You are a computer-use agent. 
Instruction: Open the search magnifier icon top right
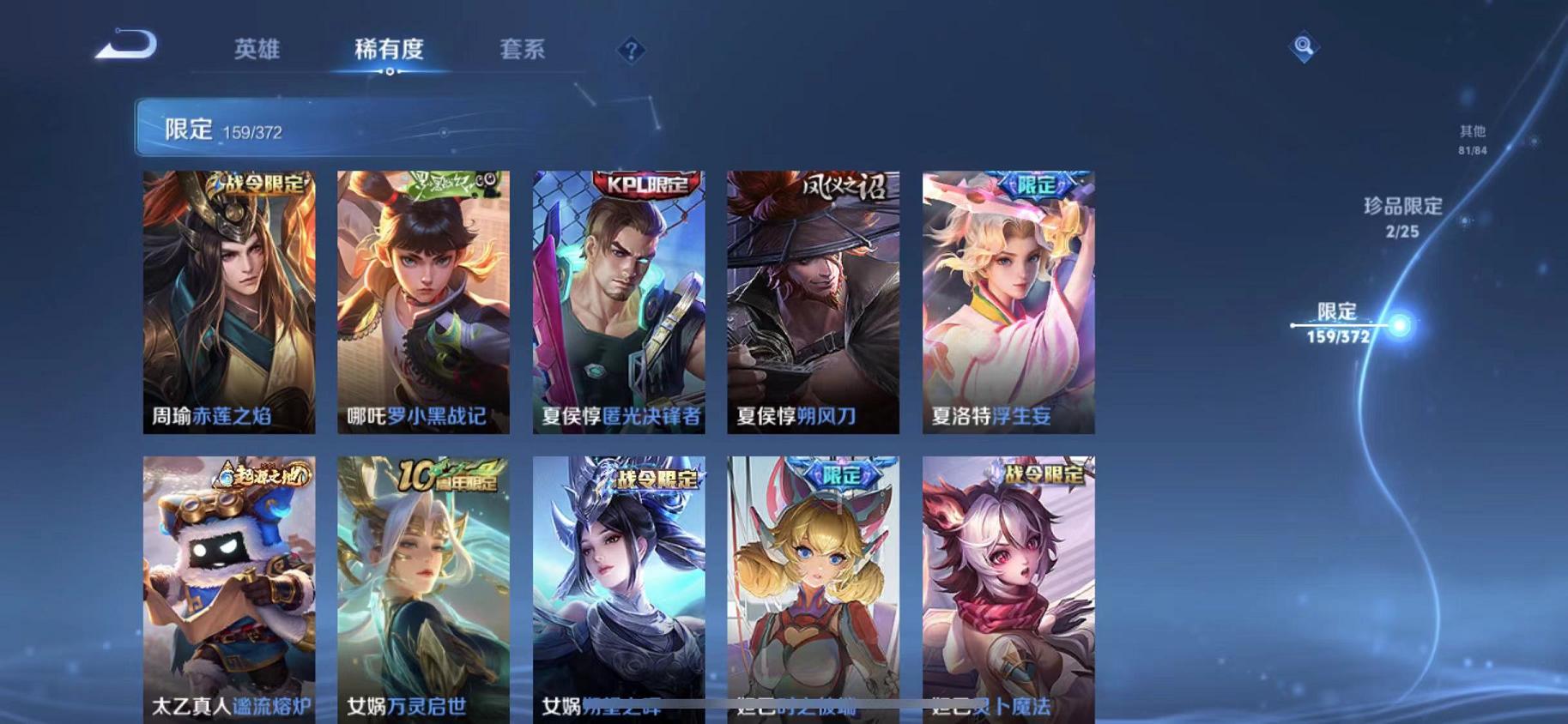[1303, 47]
